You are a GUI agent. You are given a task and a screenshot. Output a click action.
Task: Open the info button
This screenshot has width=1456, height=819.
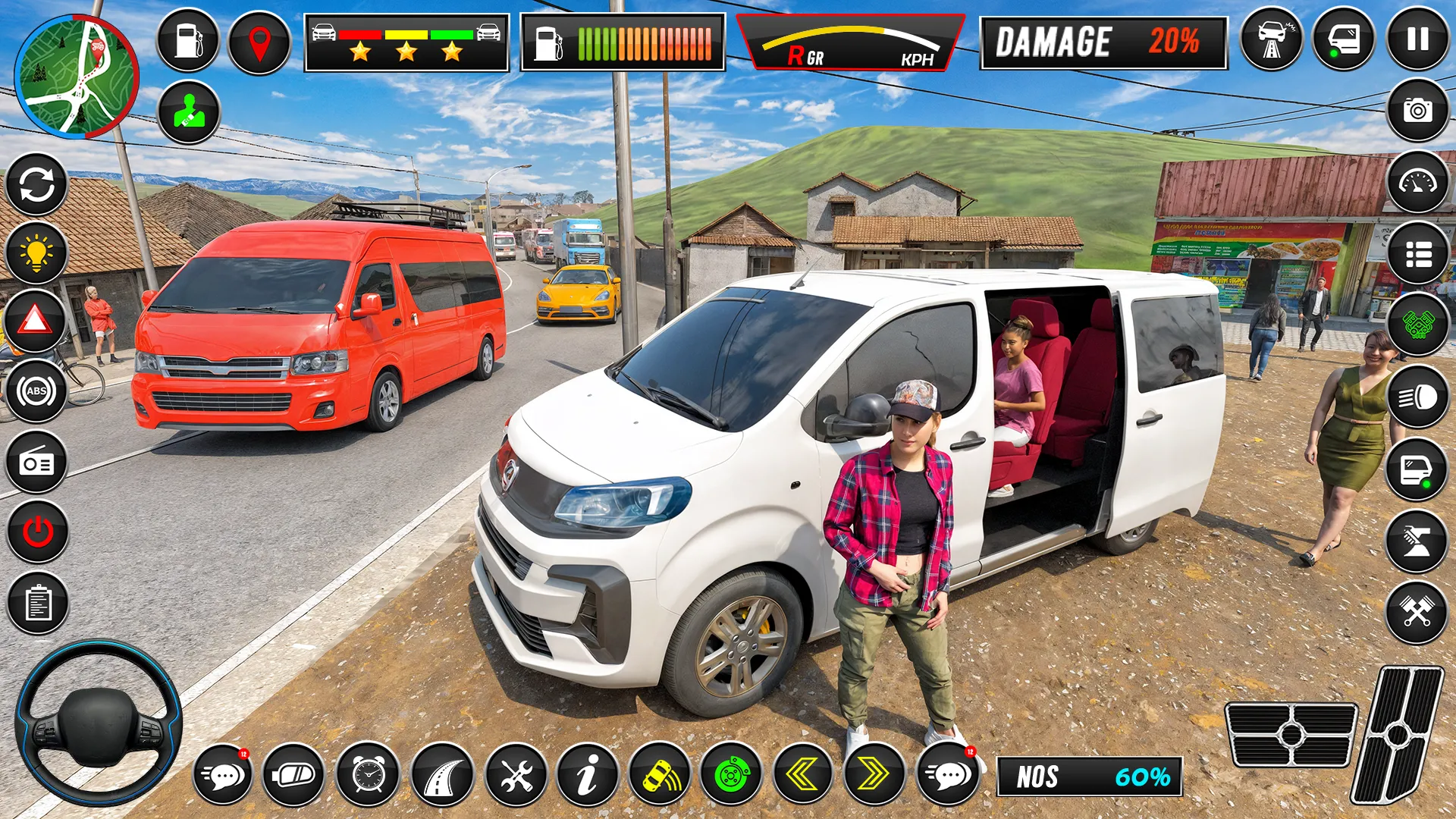pos(587,774)
